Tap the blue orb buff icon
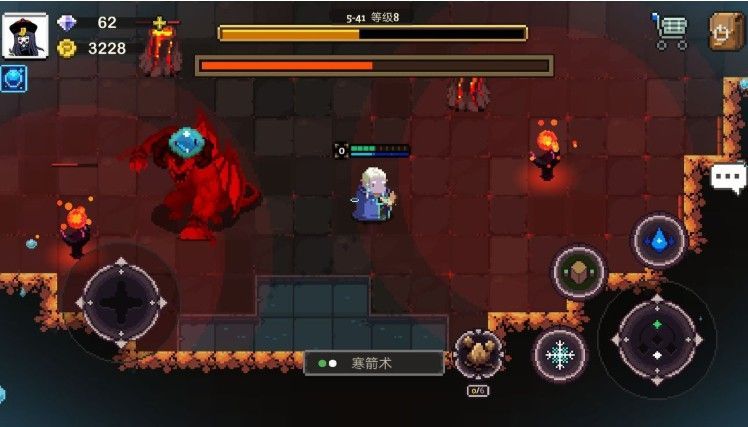Image resolution: width=748 pixels, height=427 pixels. pyautogui.click(x=14, y=79)
